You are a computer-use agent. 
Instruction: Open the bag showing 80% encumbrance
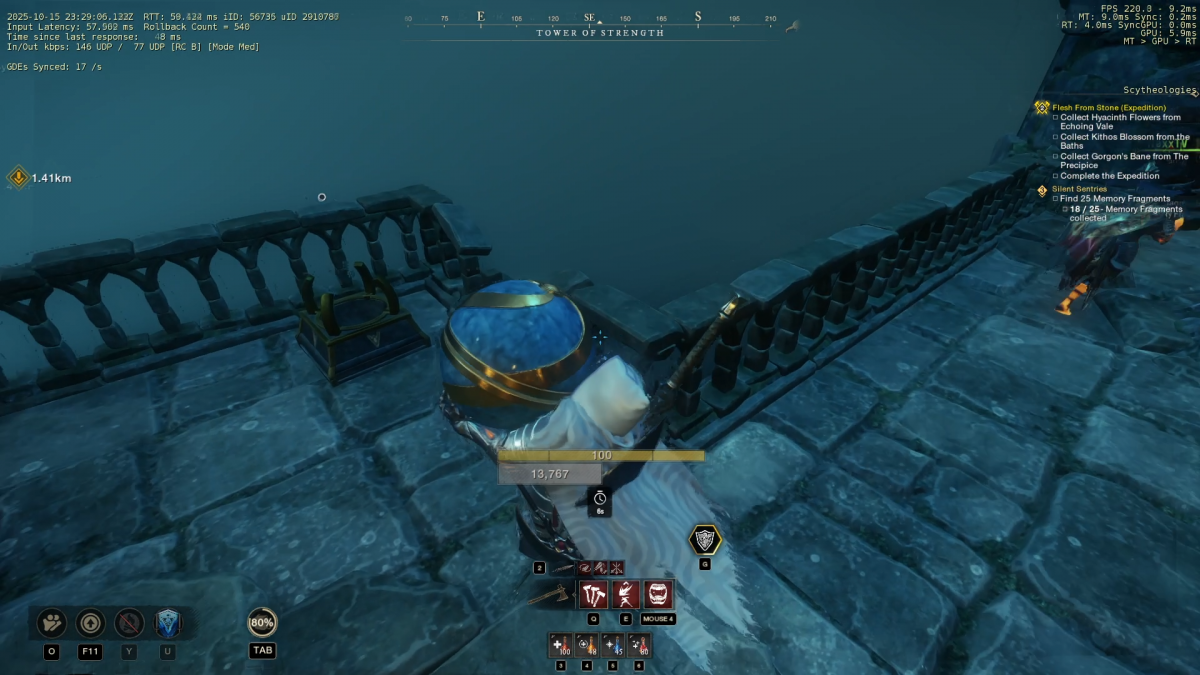(x=262, y=623)
